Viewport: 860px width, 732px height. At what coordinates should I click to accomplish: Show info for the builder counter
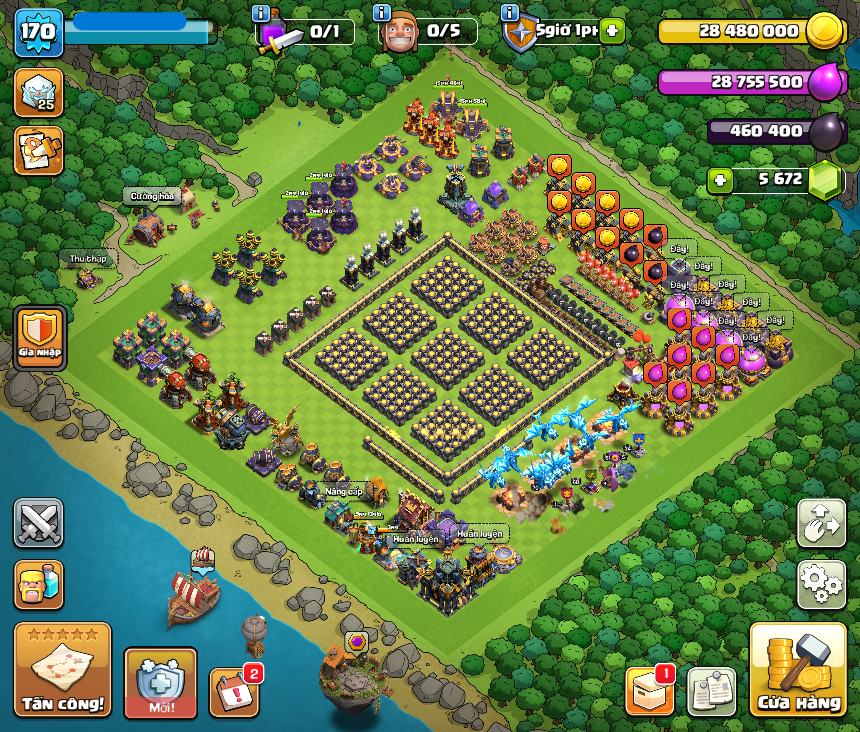(x=381, y=13)
